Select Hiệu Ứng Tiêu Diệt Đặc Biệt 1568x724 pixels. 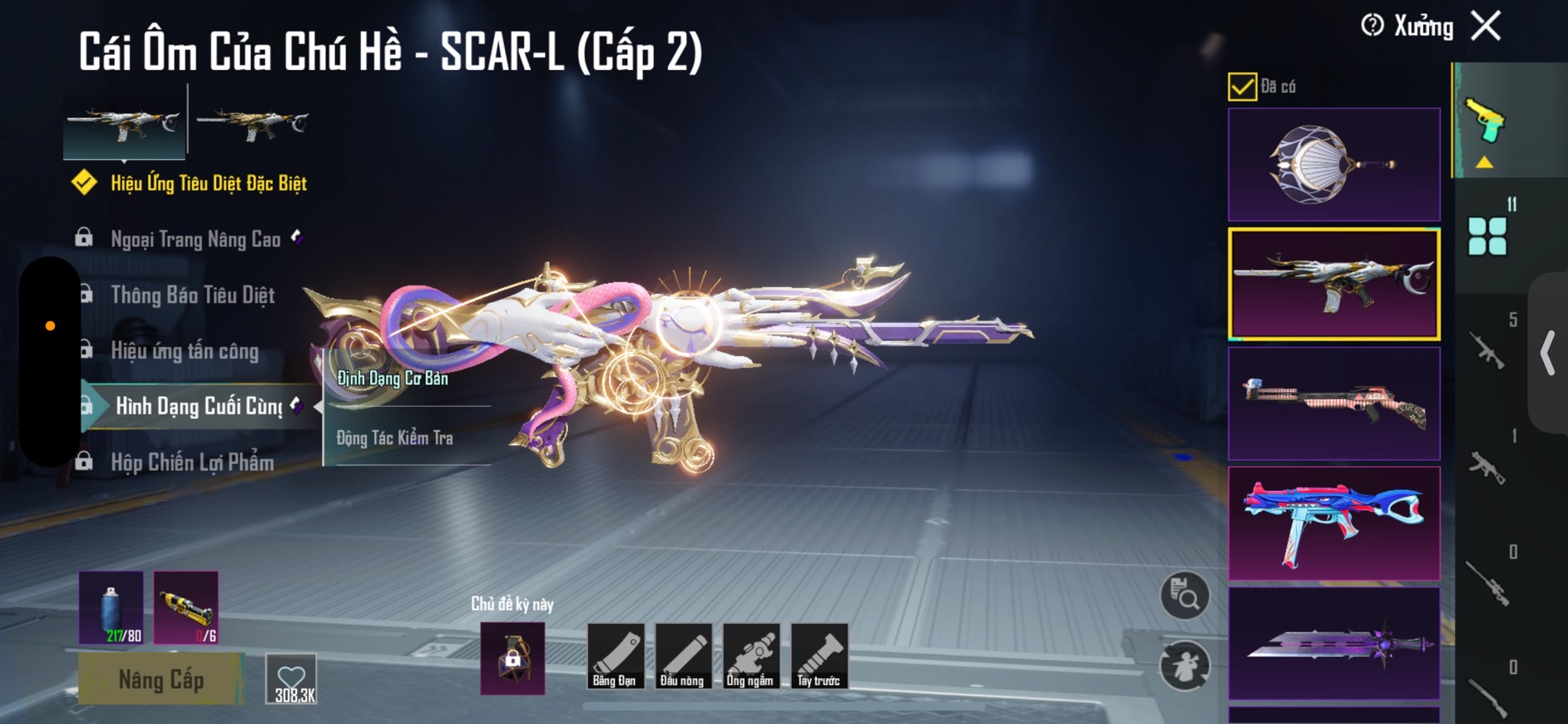pos(208,183)
